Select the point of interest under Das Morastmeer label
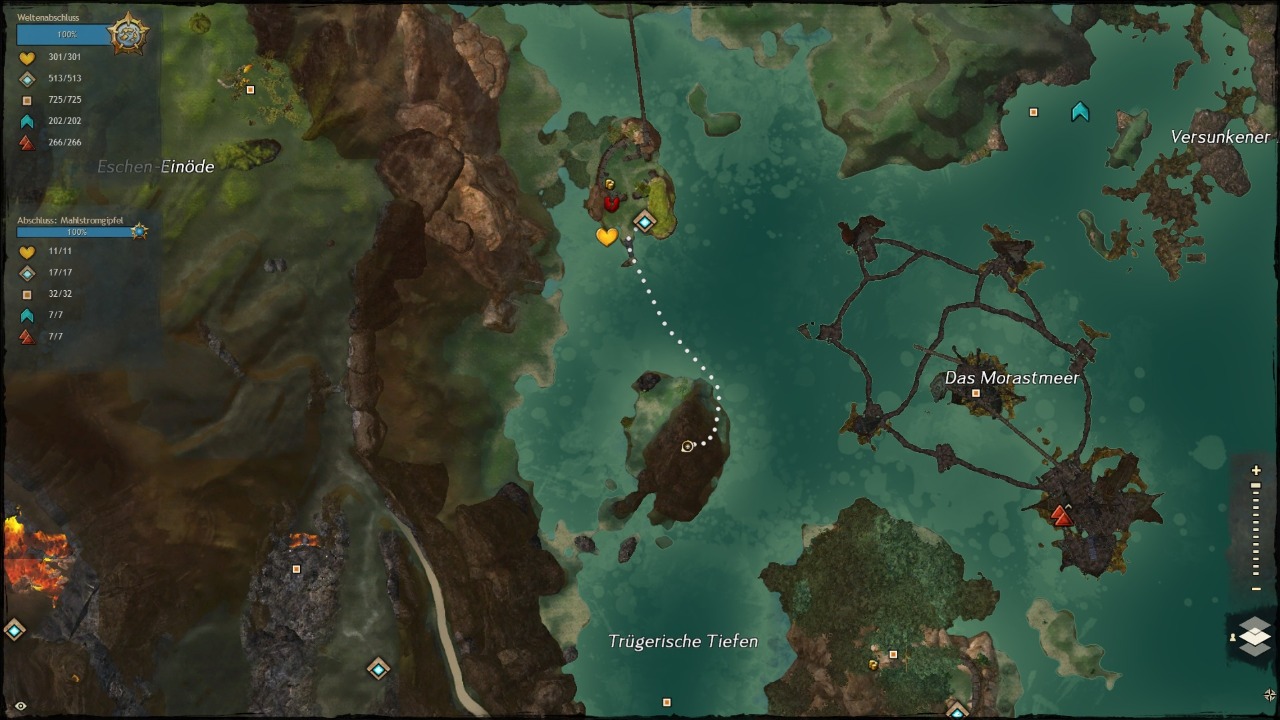This screenshot has height=720, width=1280. pyautogui.click(x=976, y=394)
